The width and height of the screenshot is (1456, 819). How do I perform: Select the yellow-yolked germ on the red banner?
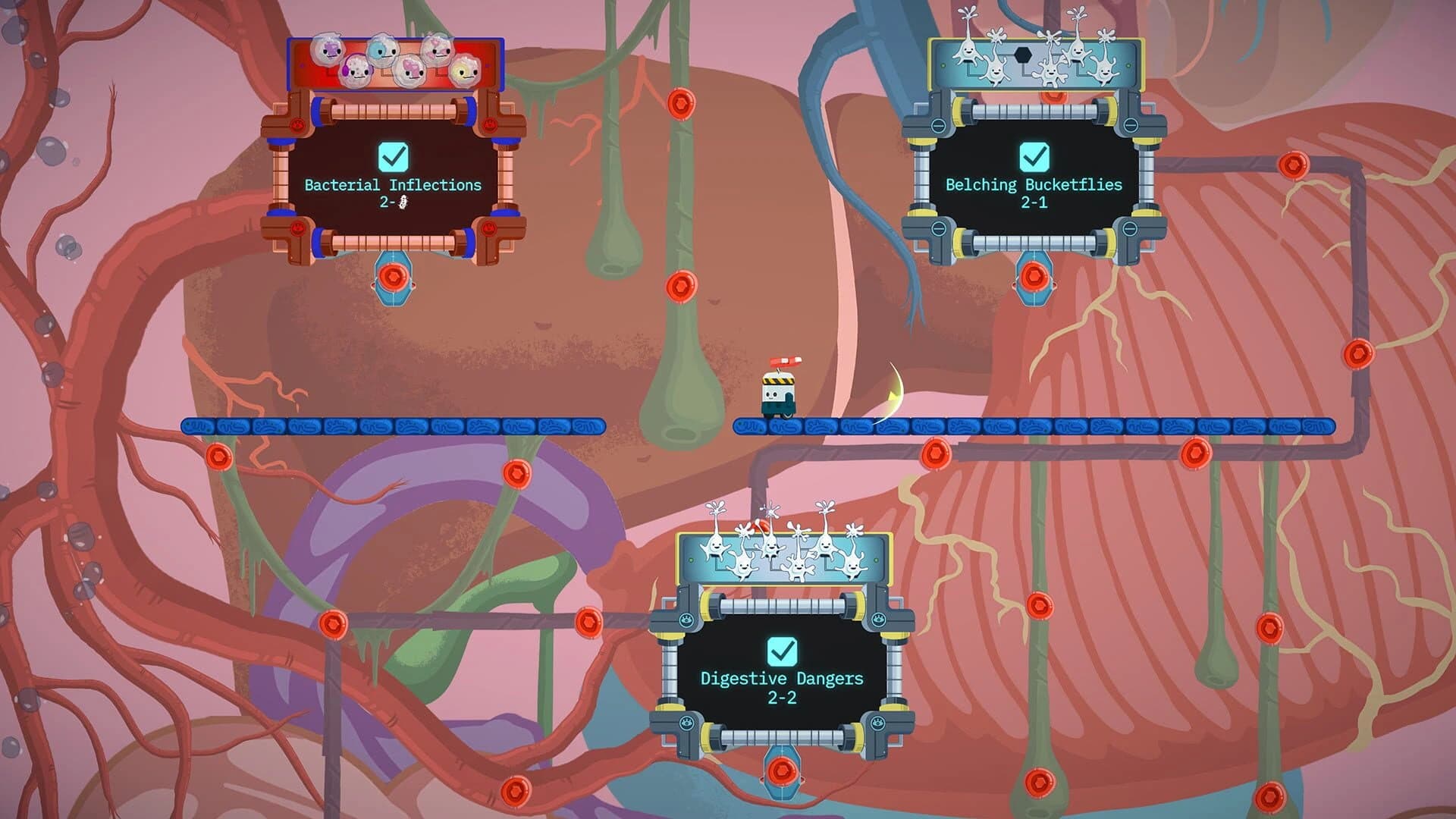click(x=464, y=72)
